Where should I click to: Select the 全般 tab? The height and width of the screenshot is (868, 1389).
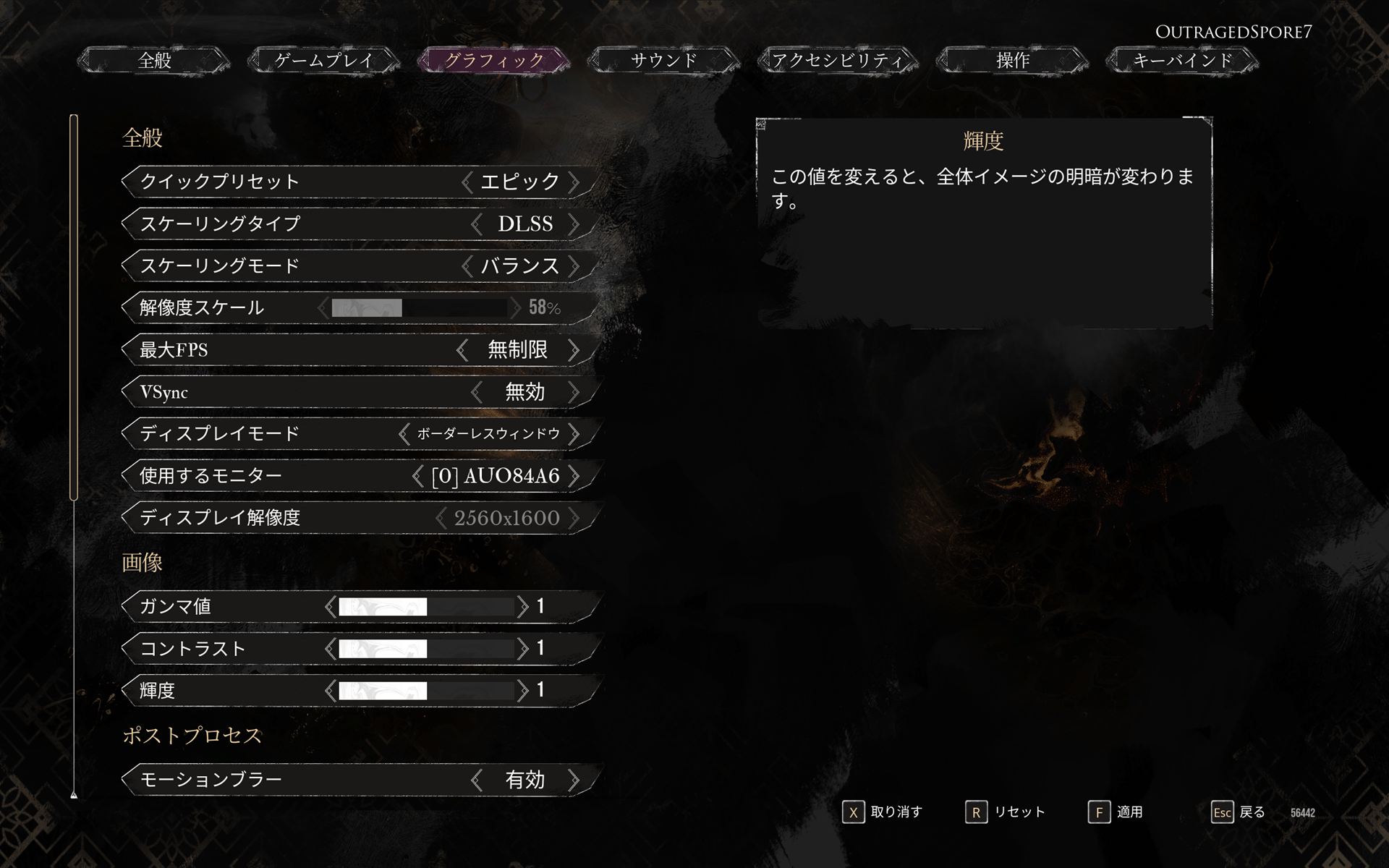click(153, 61)
